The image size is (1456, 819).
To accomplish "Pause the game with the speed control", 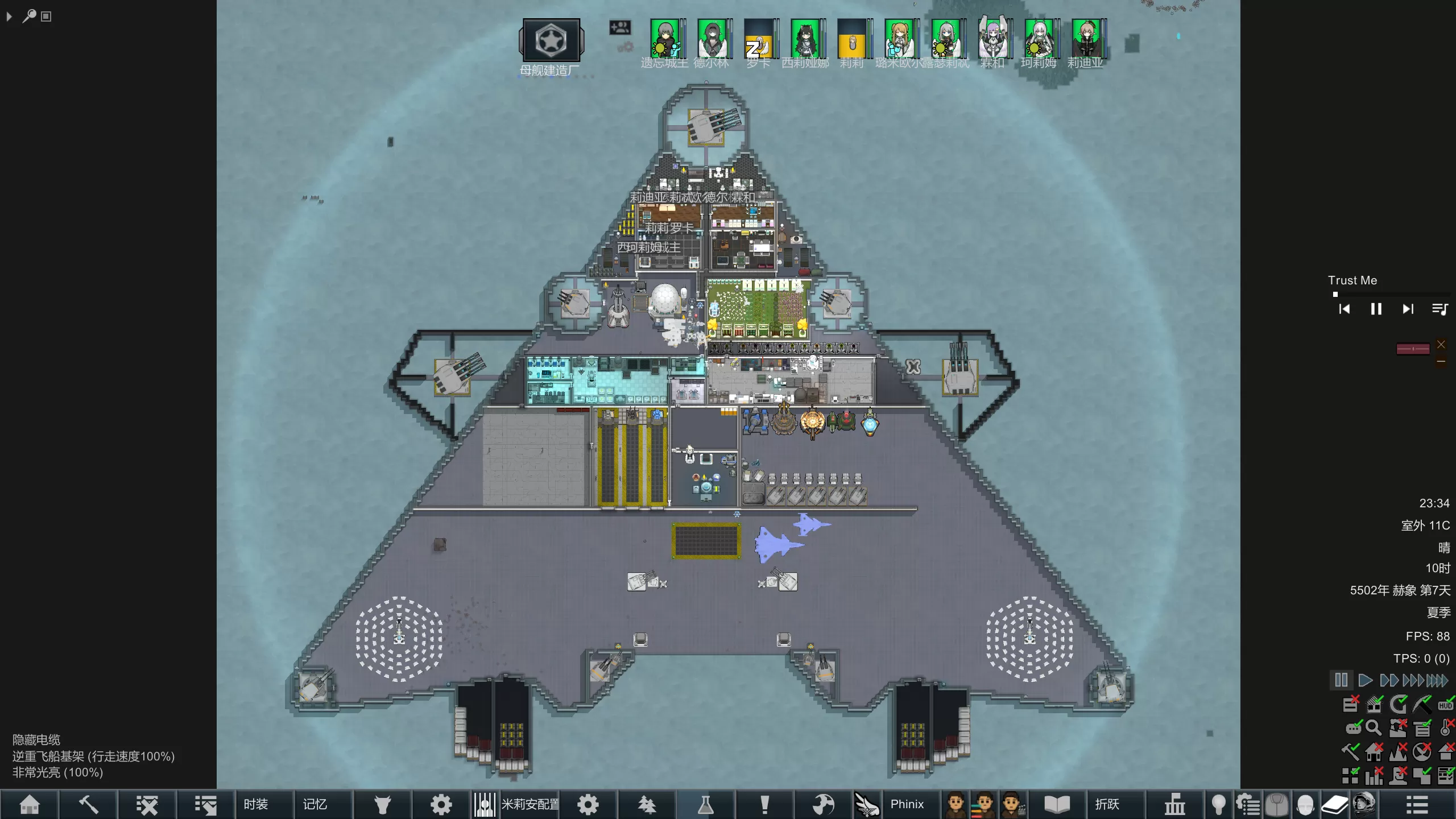I will pyautogui.click(x=1341, y=680).
